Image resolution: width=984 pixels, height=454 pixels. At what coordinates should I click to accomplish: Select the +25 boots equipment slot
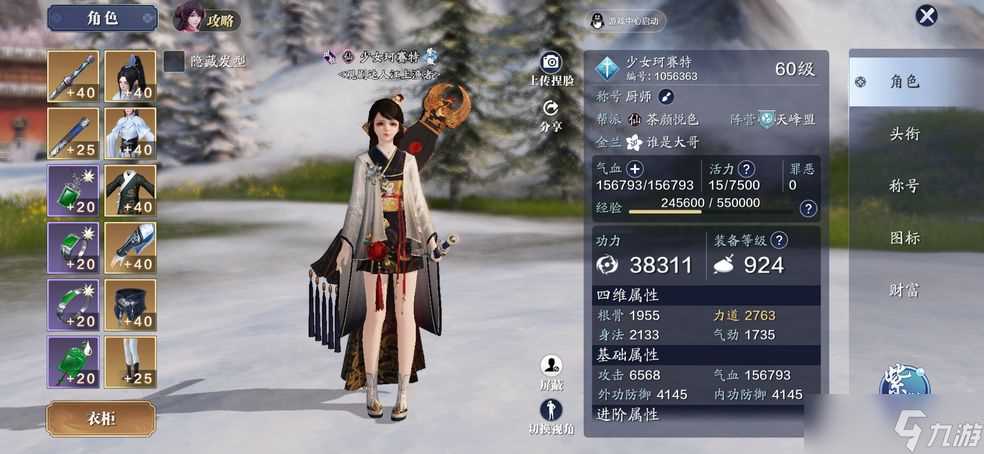(131, 362)
